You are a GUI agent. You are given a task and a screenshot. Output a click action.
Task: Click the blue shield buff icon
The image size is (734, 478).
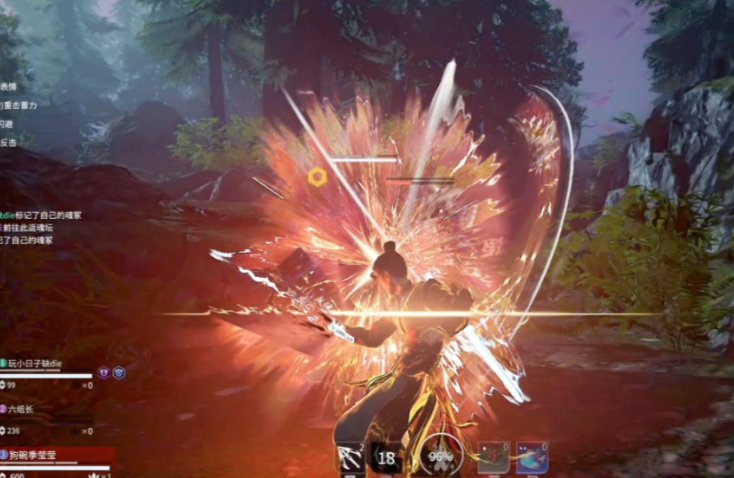click(x=118, y=372)
